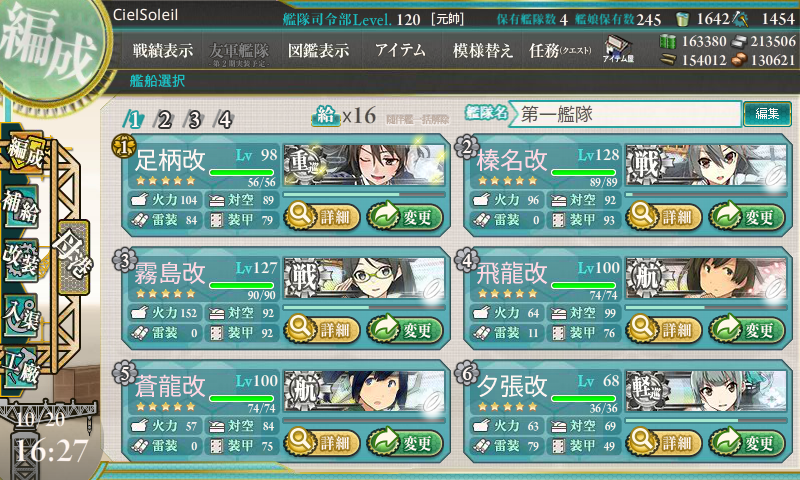The height and width of the screenshot is (480, 800).
Task: Show 詳細 details for 蒼龍改
Action: click(x=318, y=442)
